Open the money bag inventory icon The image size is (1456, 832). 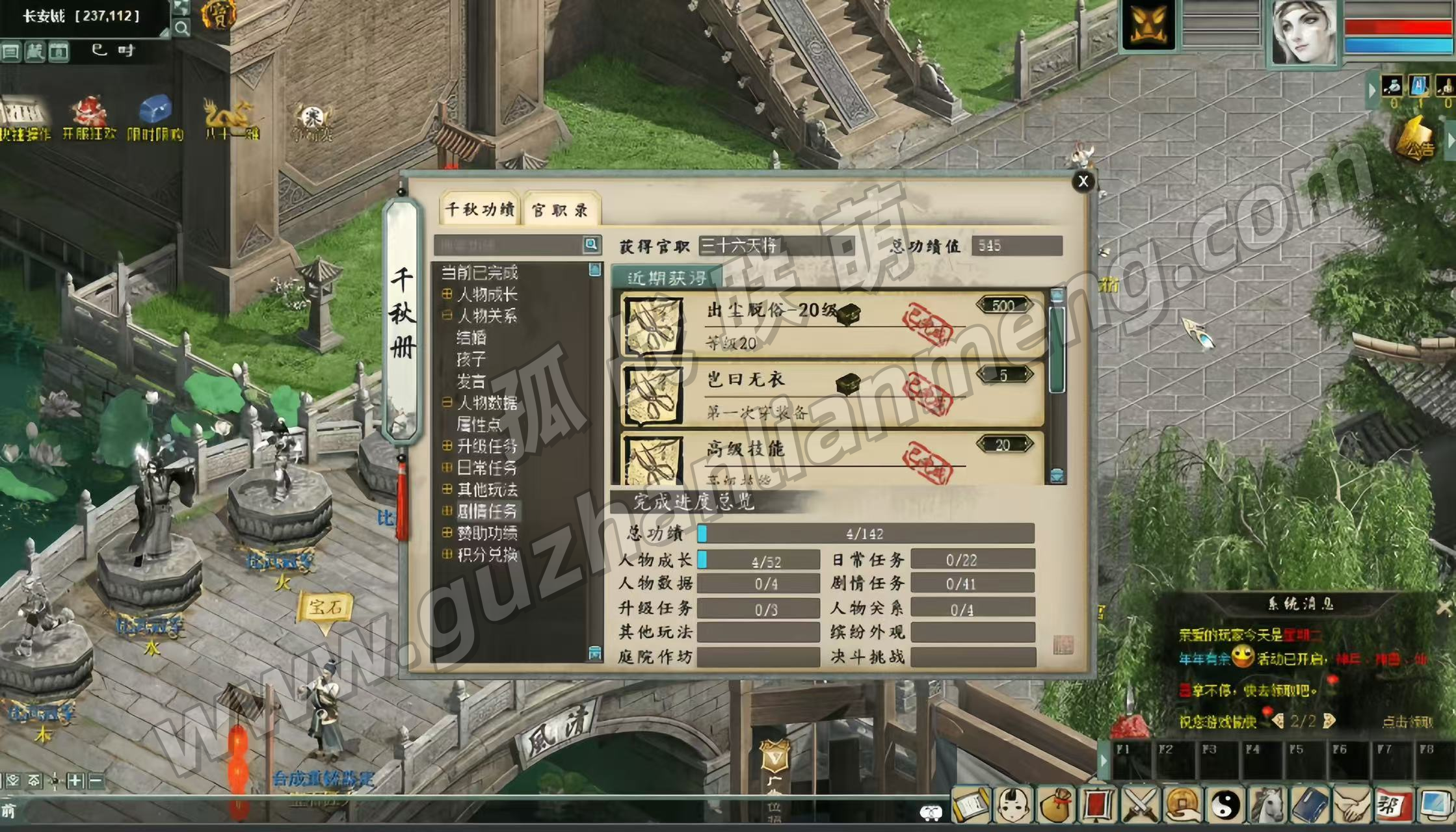(1055, 805)
